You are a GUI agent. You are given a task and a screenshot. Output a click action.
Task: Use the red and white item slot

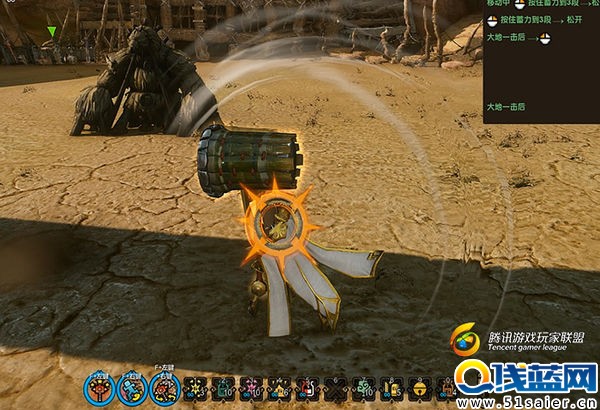[x=307, y=389]
